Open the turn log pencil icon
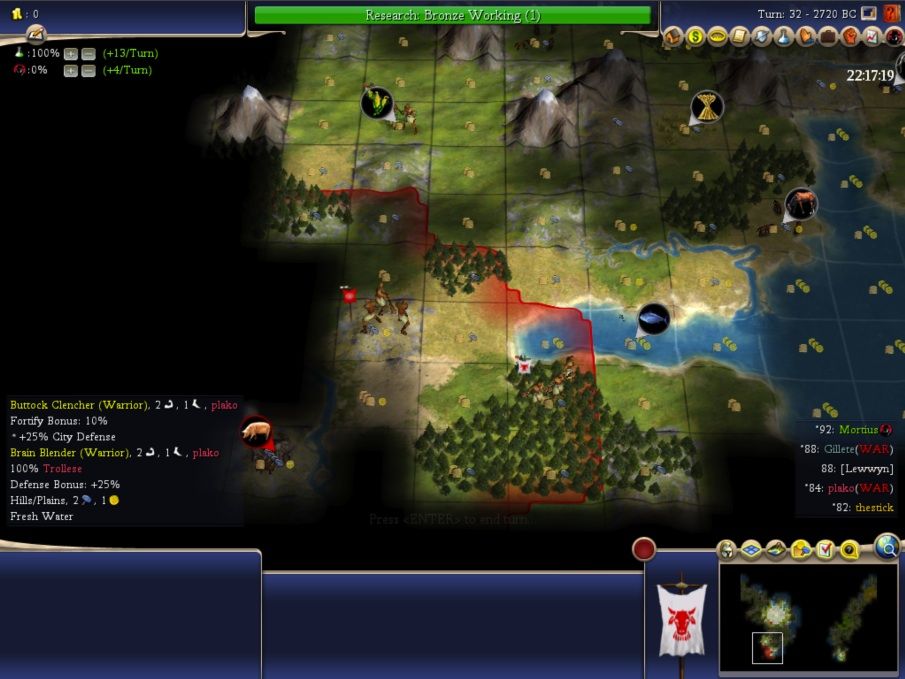Viewport: 905px width, 679px height. tap(37, 32)
